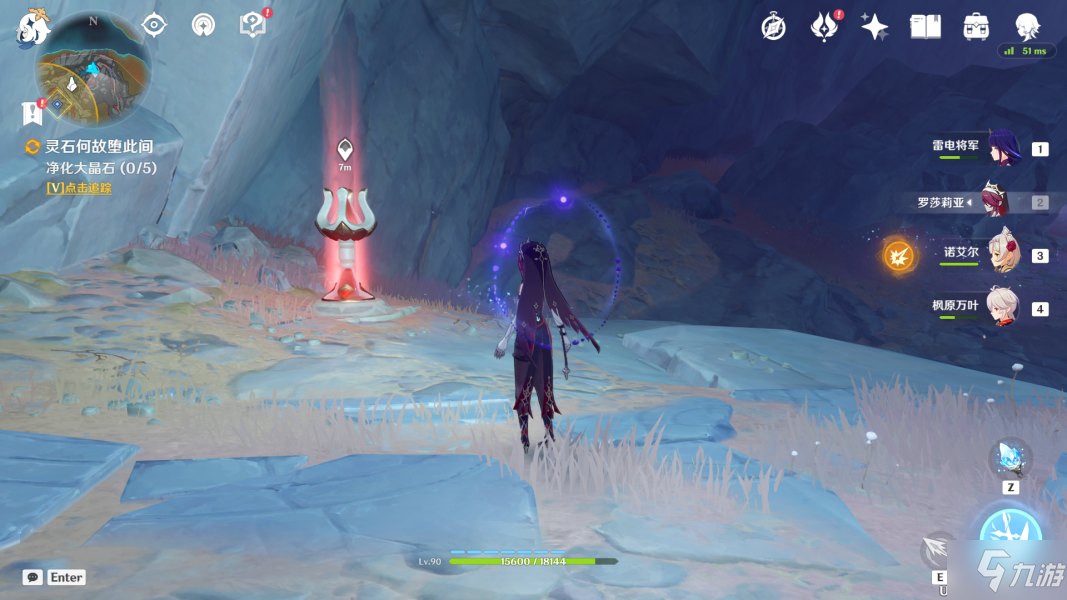Open the chat speech bubble
The height and width of the screenshot is (600, 1067).
point(32,577)
